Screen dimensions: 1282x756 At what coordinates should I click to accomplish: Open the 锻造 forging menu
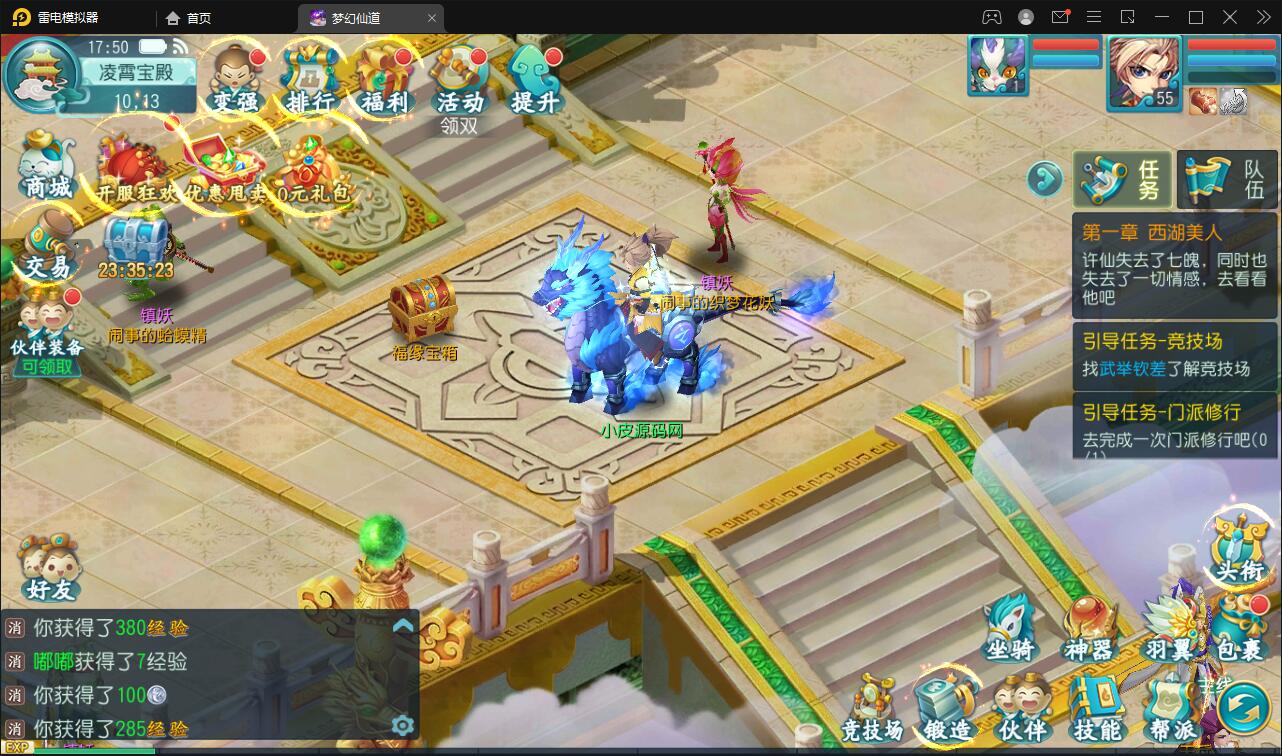pos(947,708)
